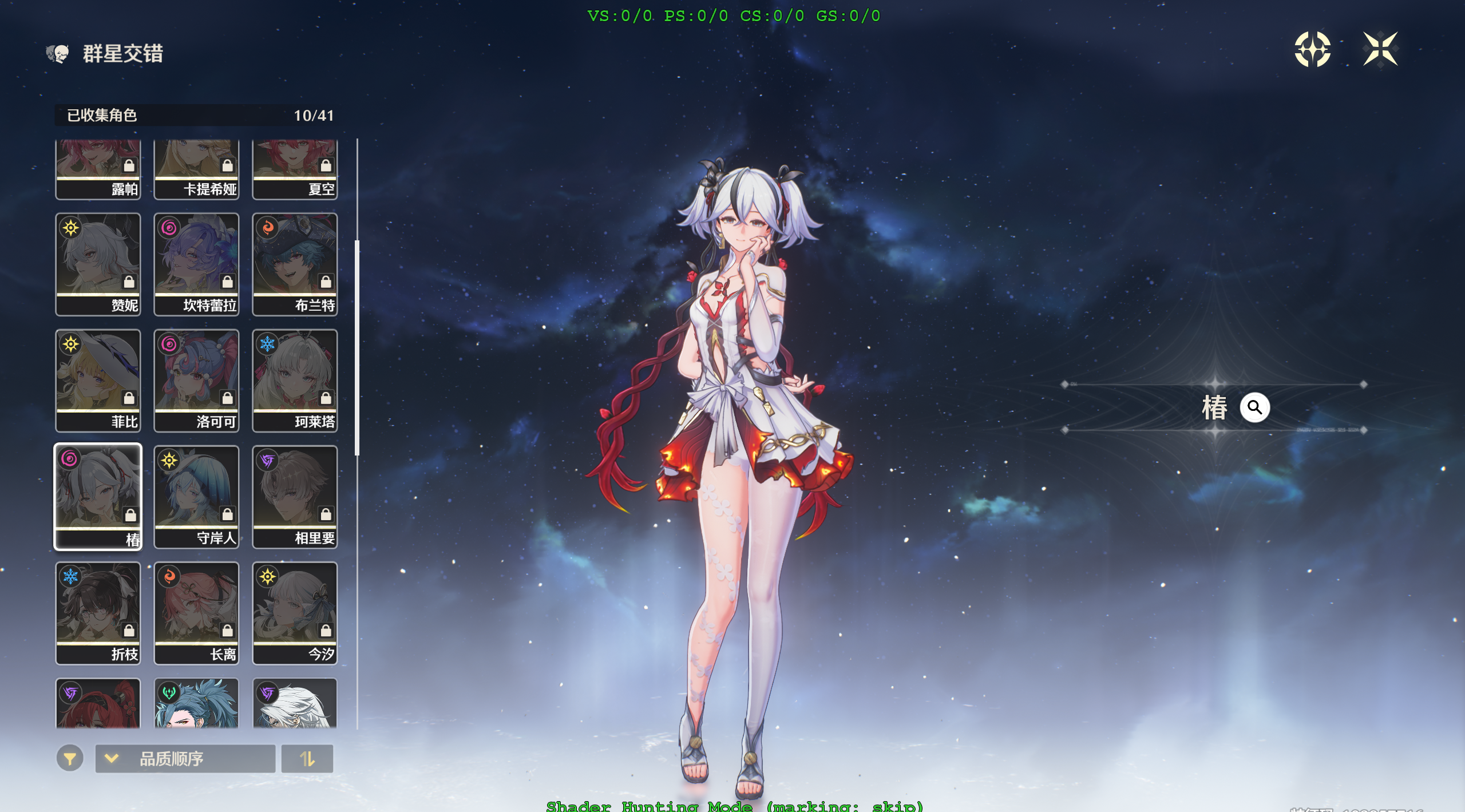The width and height of the screenshot is (1465, 812).
Task: Open the filter funnel icon
Action: tap(70, 759)
